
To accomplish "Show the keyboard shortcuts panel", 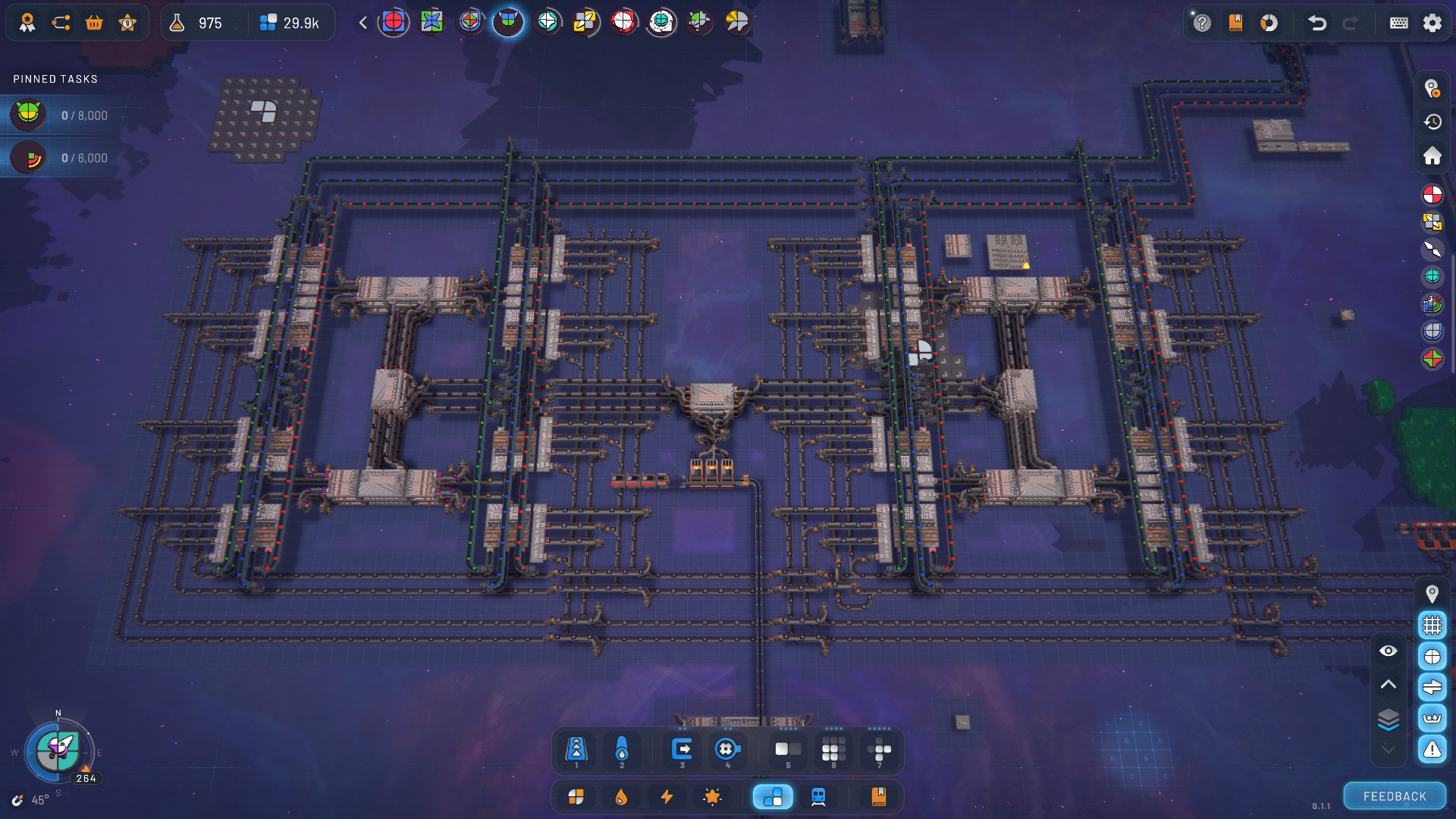I will [x=1399, y=23].
